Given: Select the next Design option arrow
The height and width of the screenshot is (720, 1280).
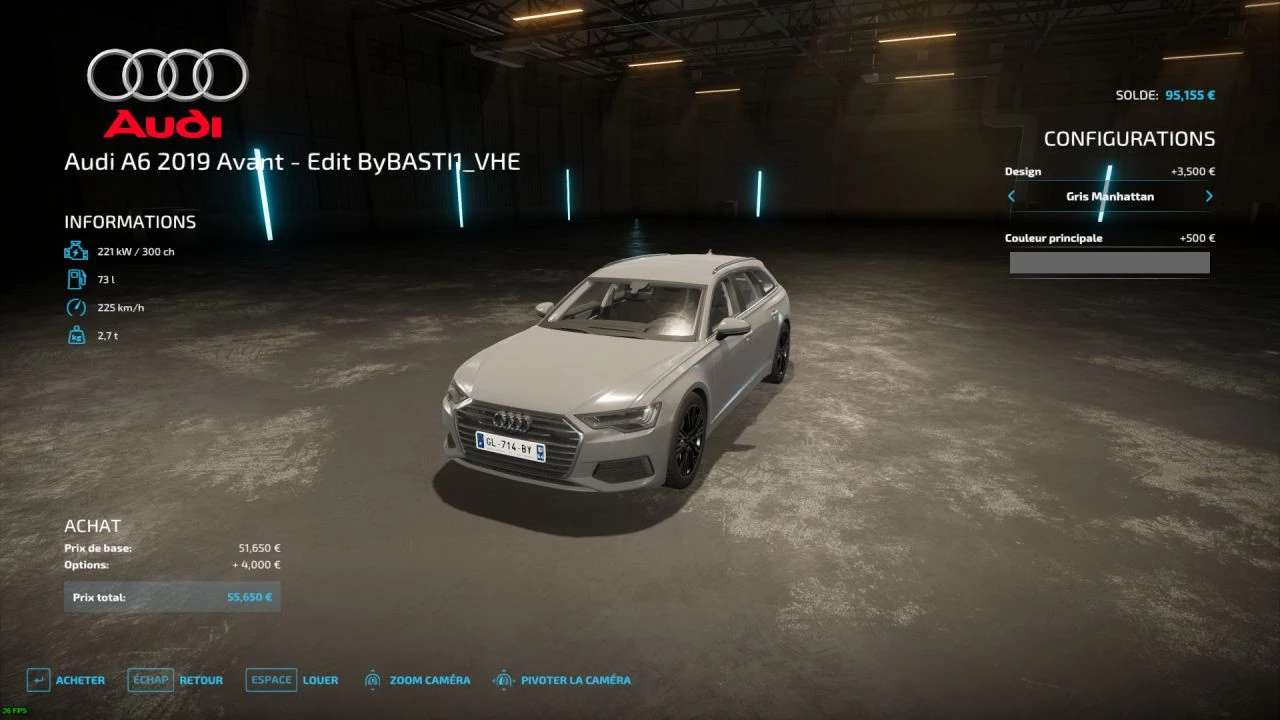Looking at the screenshot, I should tap(1209, 197).
